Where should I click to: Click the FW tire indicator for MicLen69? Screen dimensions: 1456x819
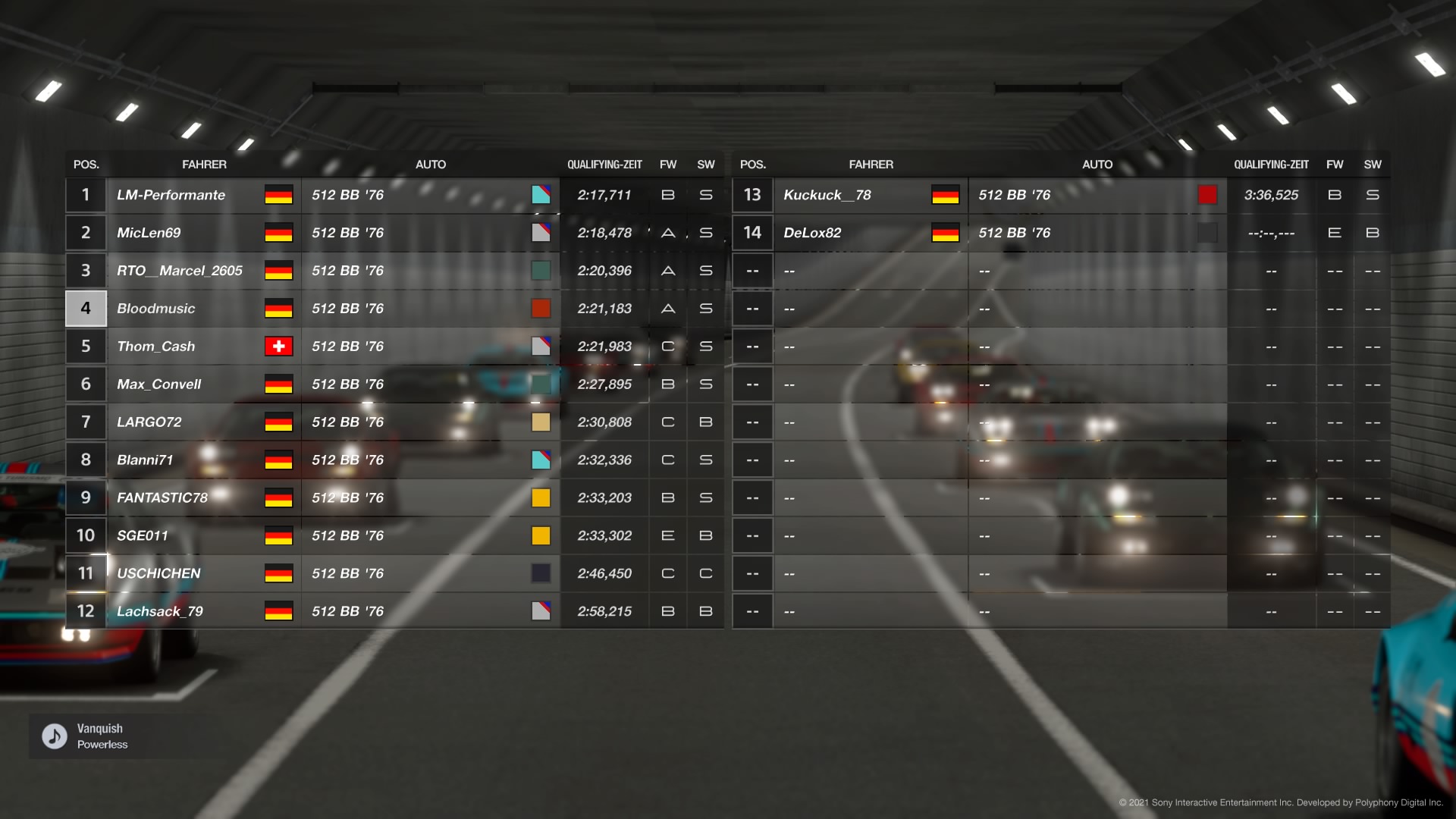tap(668, 233)
